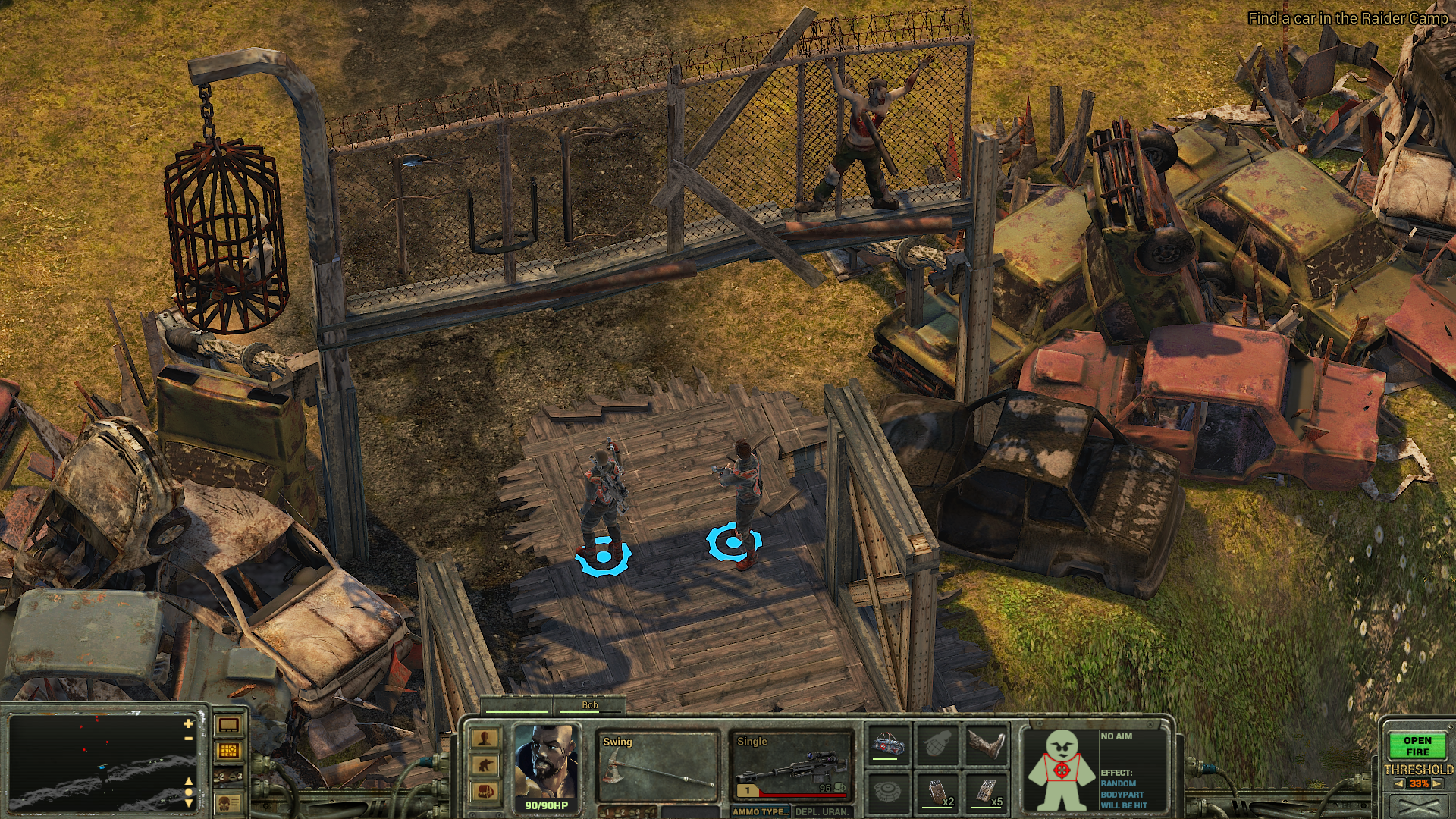
Task: Open the backpack inventory button
Action: (485, 792)
